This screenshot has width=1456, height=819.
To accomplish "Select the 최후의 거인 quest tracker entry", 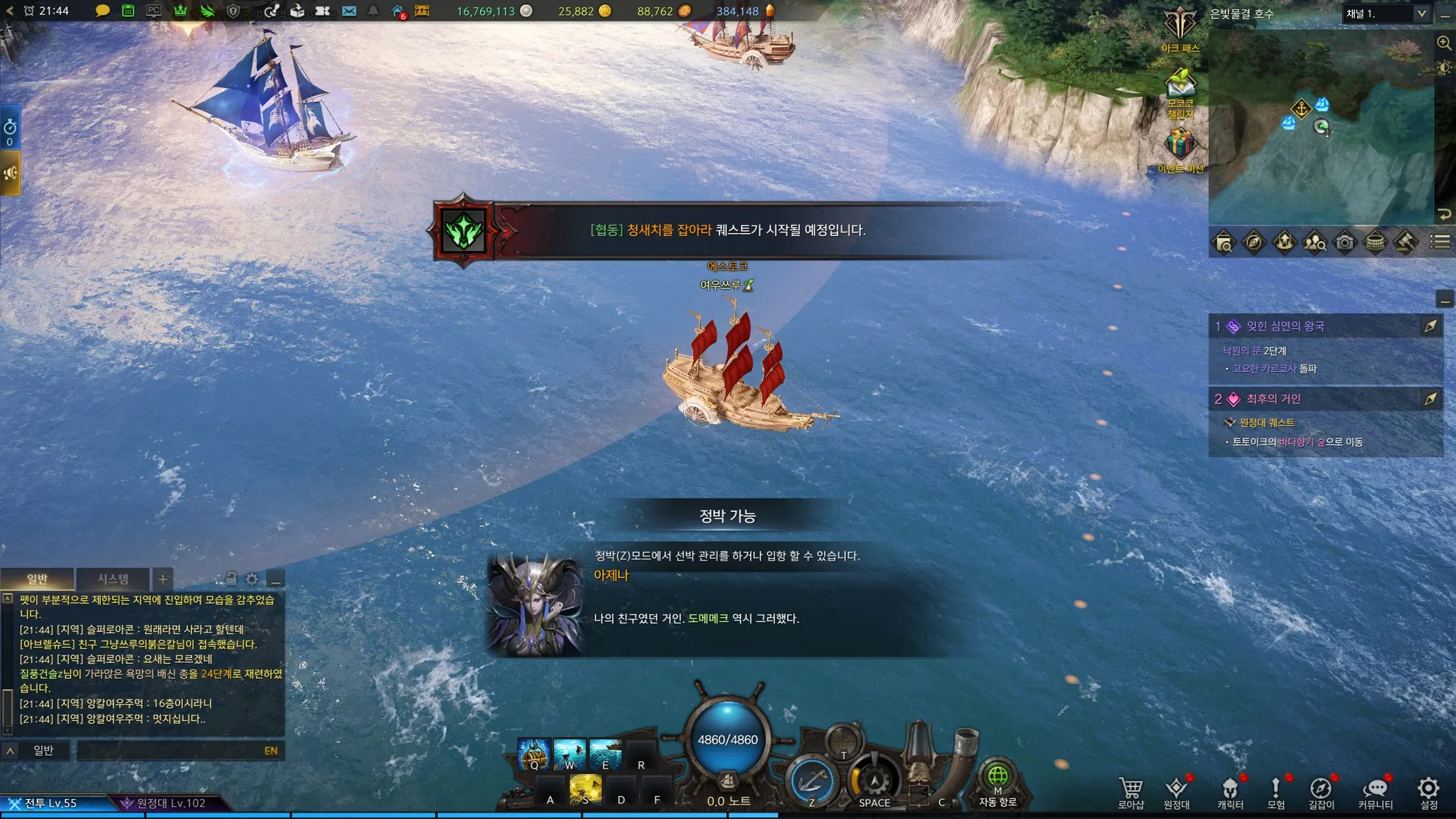I will [x=1273, y=399].
